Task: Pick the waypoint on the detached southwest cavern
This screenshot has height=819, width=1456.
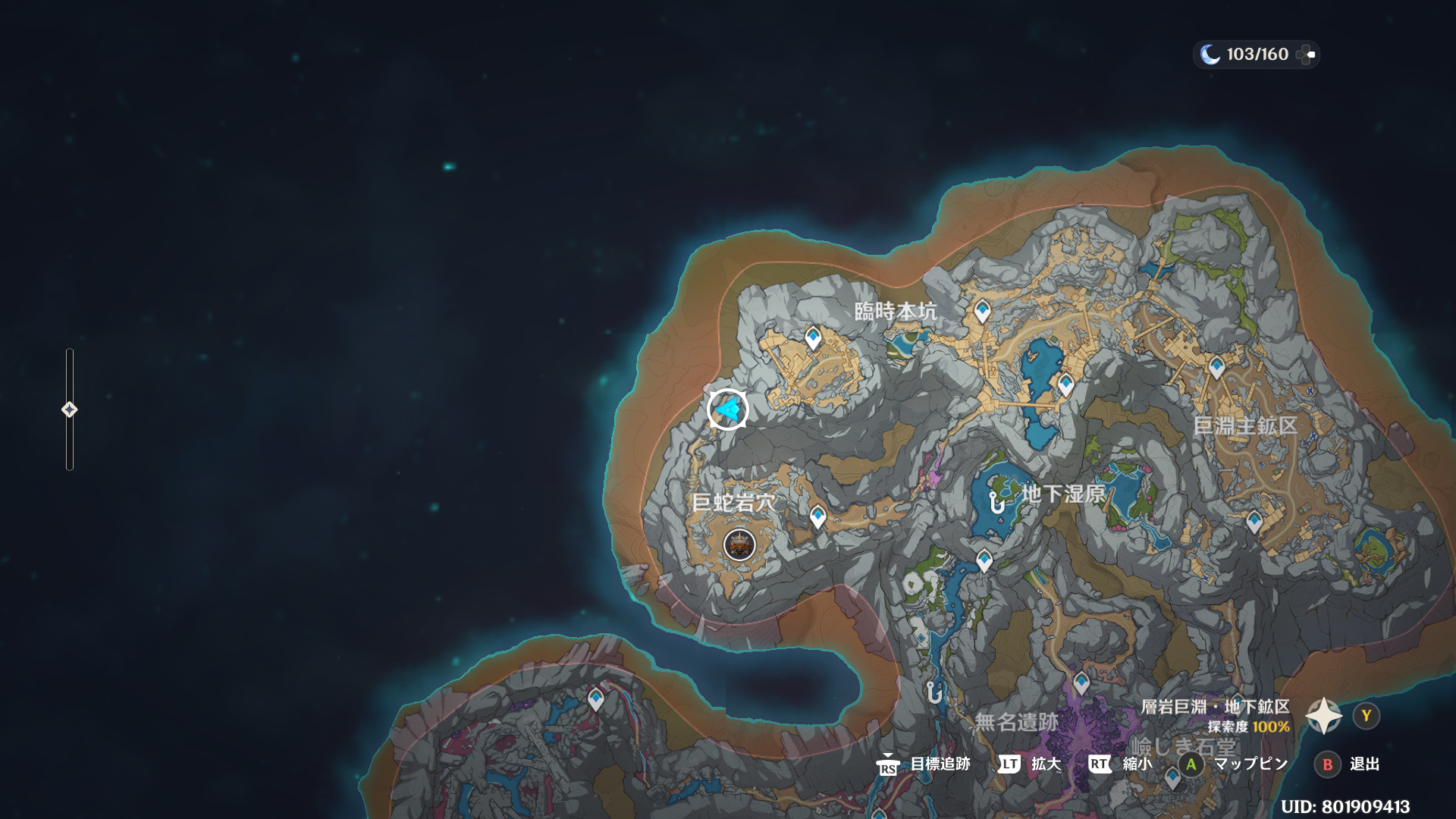Action: coord(596,698)
